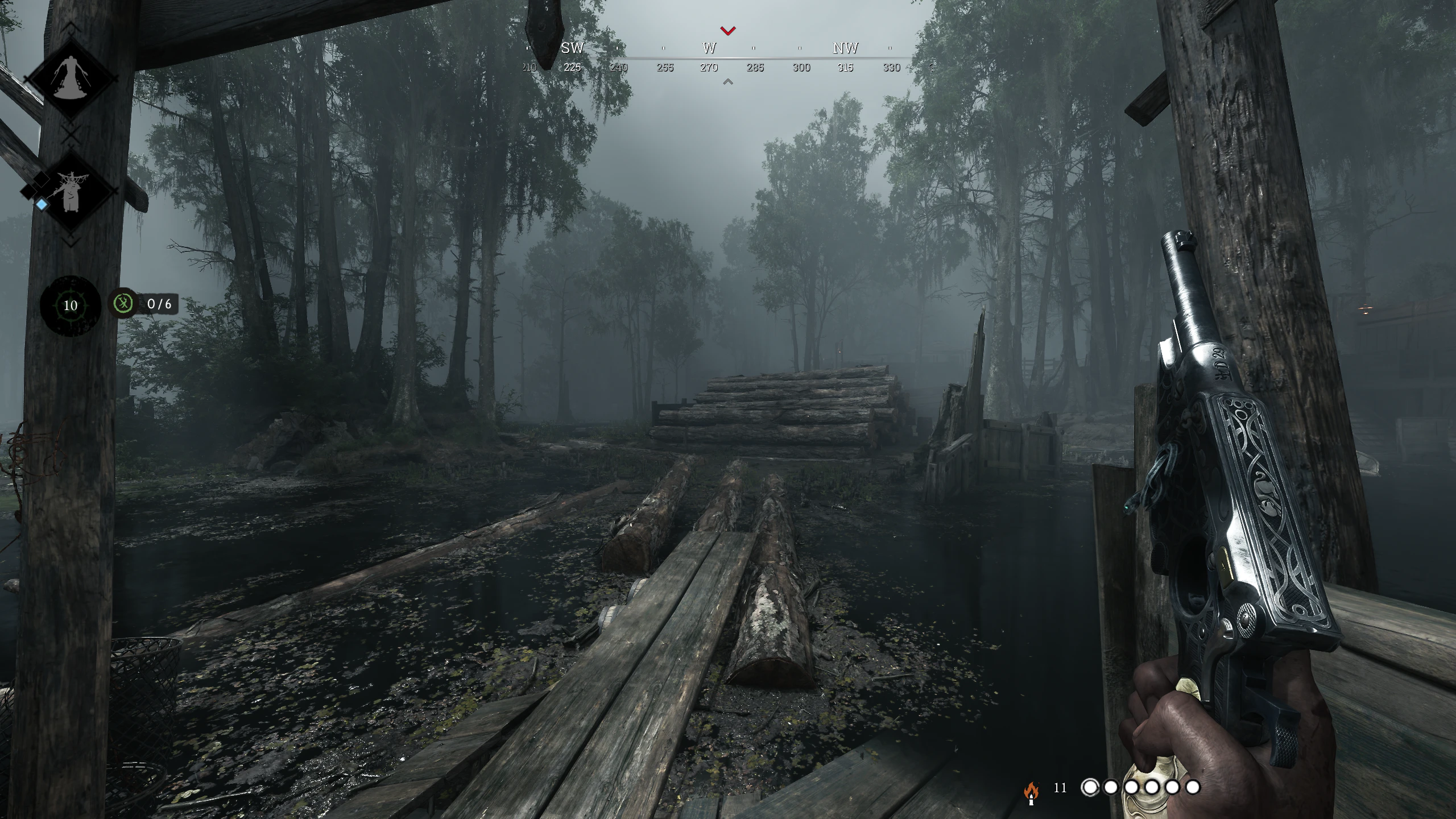Toggle the glowing blue diamond status indicator
The height and width of the screenshot is (819, 1456).
pyautogui.click(x=41, y=205)
